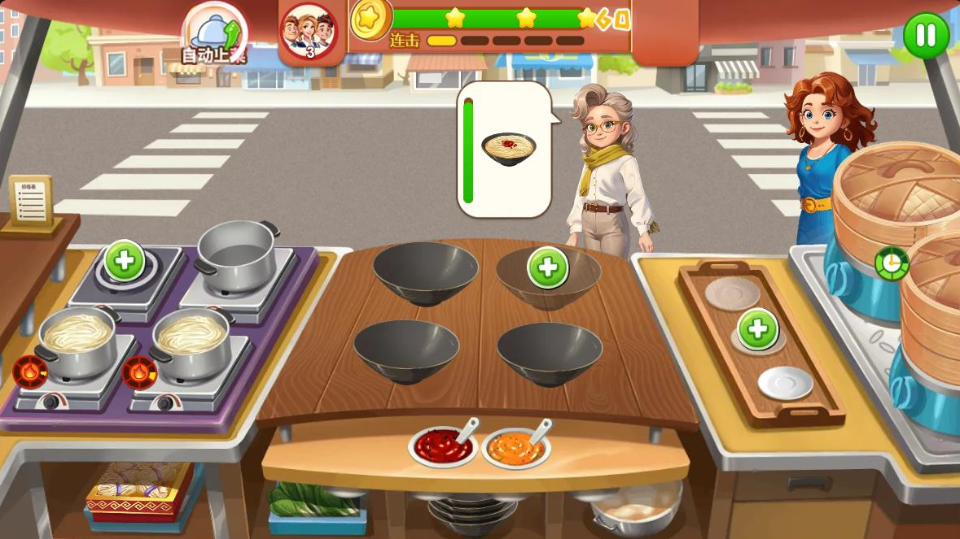Open the recipe menu board on the counter
Viewport: 960px width, 539px height.
pos(30,203)
